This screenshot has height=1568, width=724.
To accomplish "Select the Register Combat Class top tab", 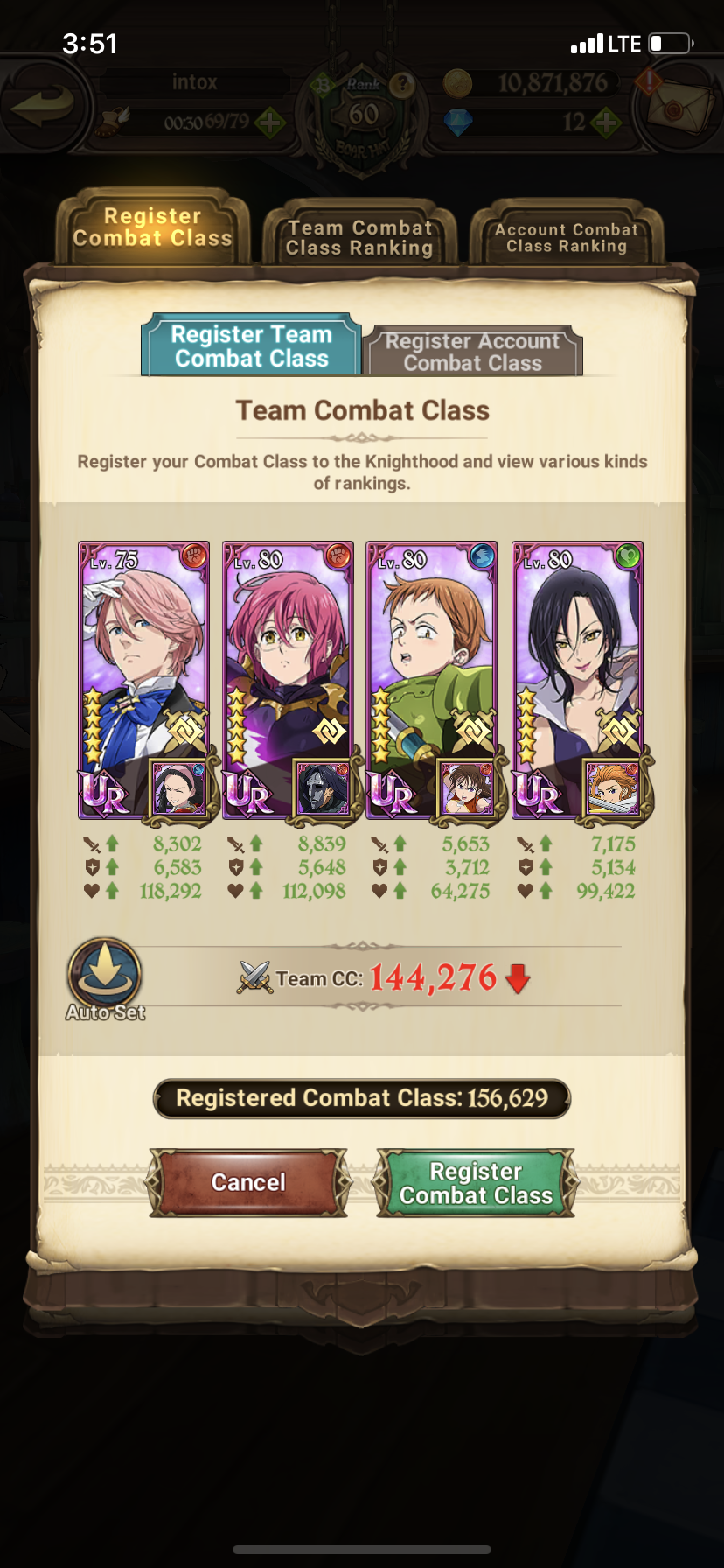I will pyautogui.click(x=152, y=227).
